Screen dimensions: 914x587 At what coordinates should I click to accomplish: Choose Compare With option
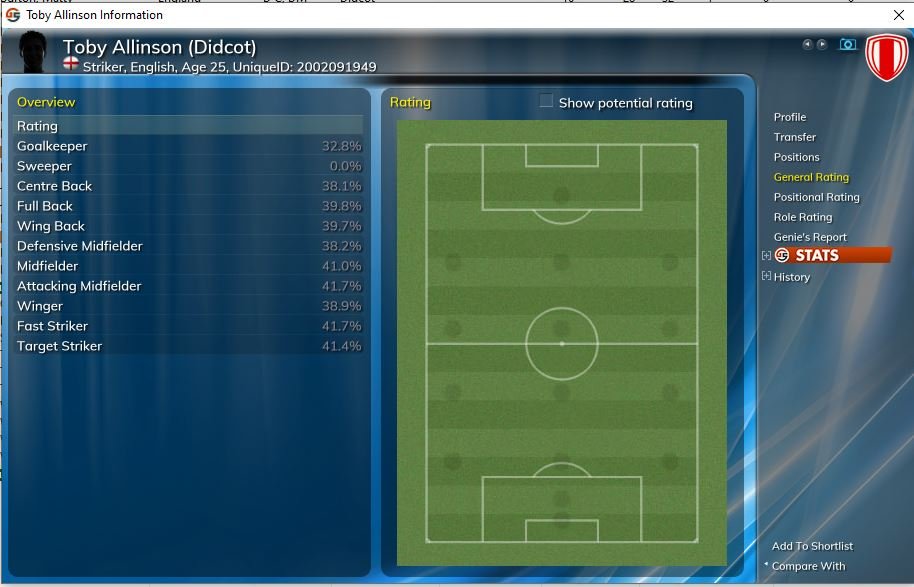pyautogui.click(x=808, y=566)
